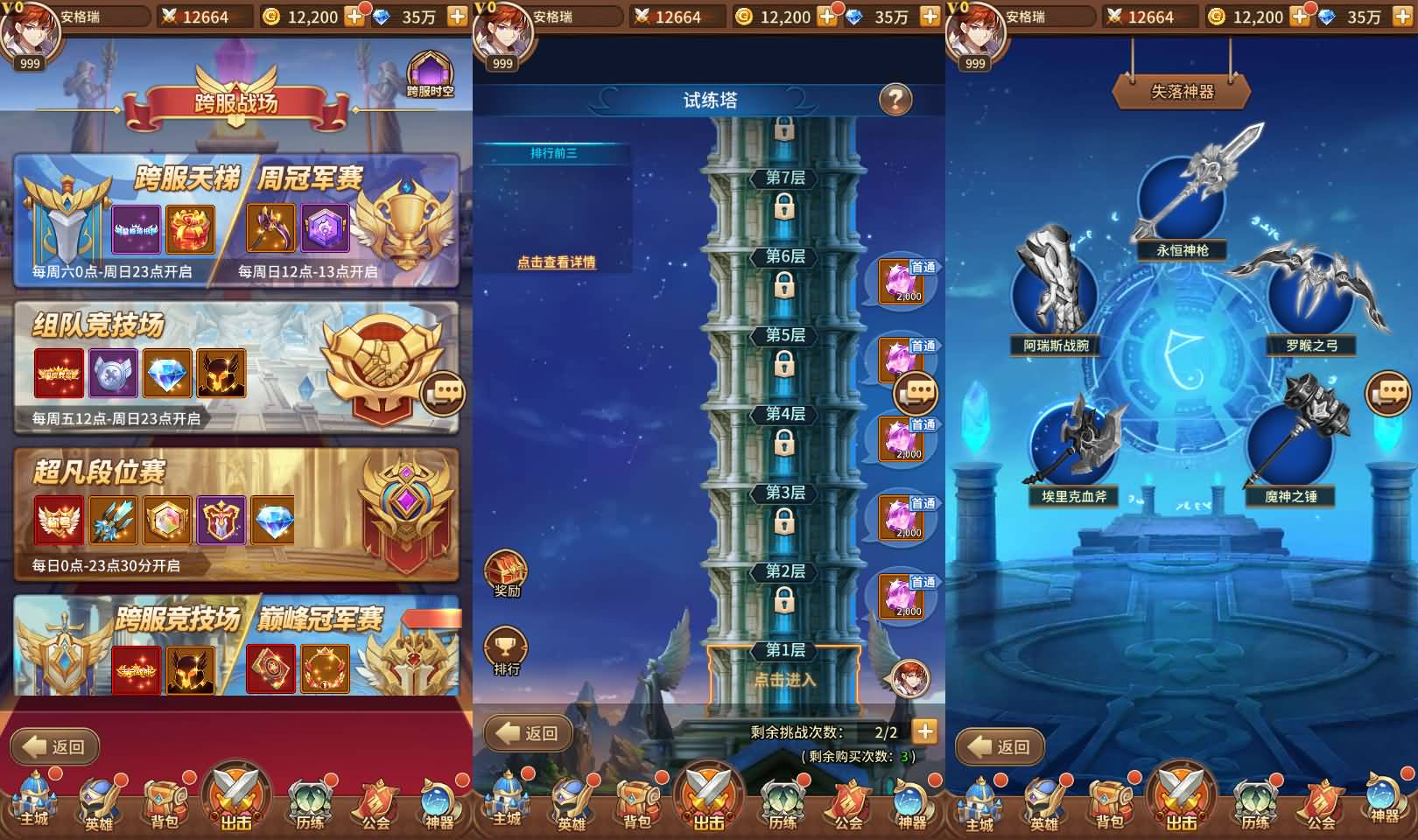Open the 排行 ranking trophy icon
Screen dimensions: 1418x840
point(506,647)
